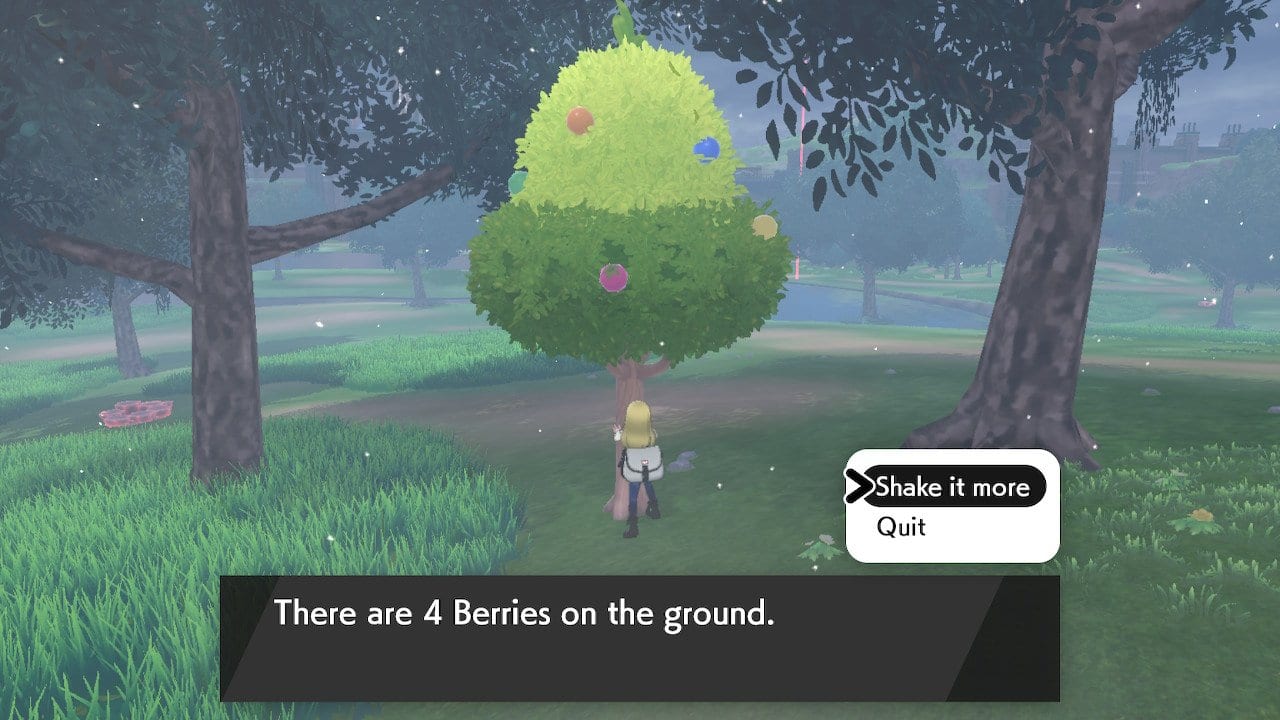
Task: Click the white choice menu panel
Action: pyautogui.click(x=950, y=507)
